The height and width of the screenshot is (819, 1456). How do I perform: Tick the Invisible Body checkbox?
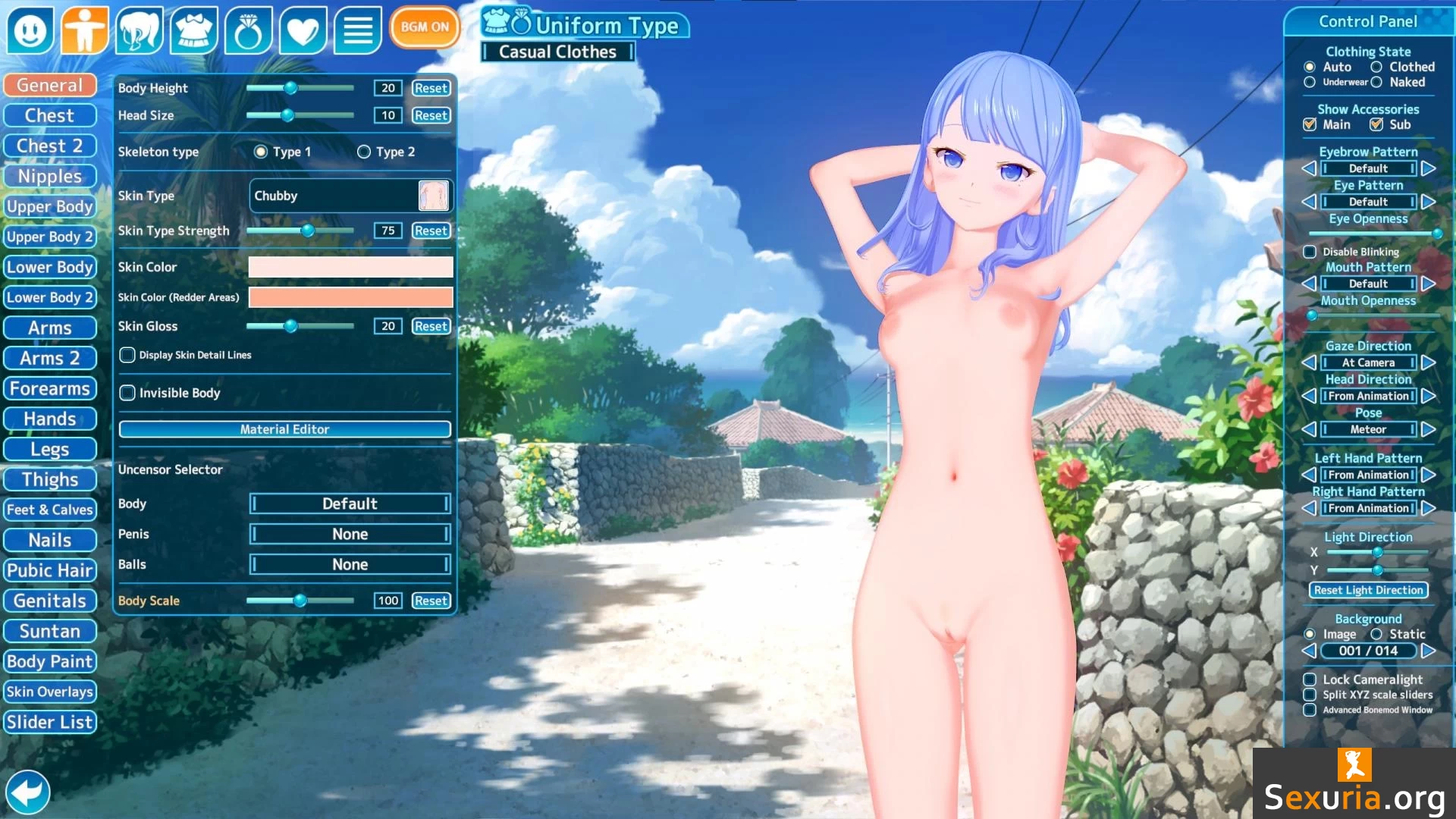pos(127,393)
